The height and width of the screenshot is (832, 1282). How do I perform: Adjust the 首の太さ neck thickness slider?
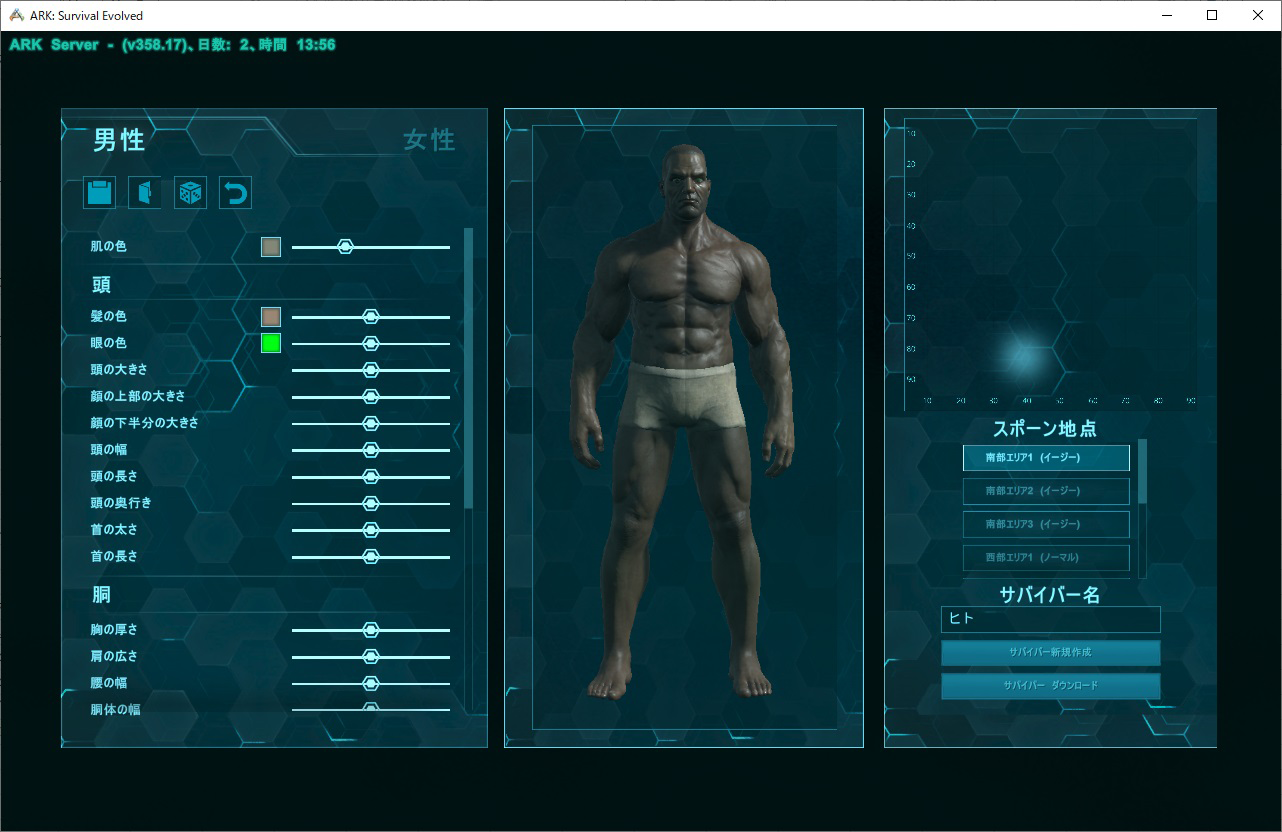pyautogui.click(x=370, y=530)
